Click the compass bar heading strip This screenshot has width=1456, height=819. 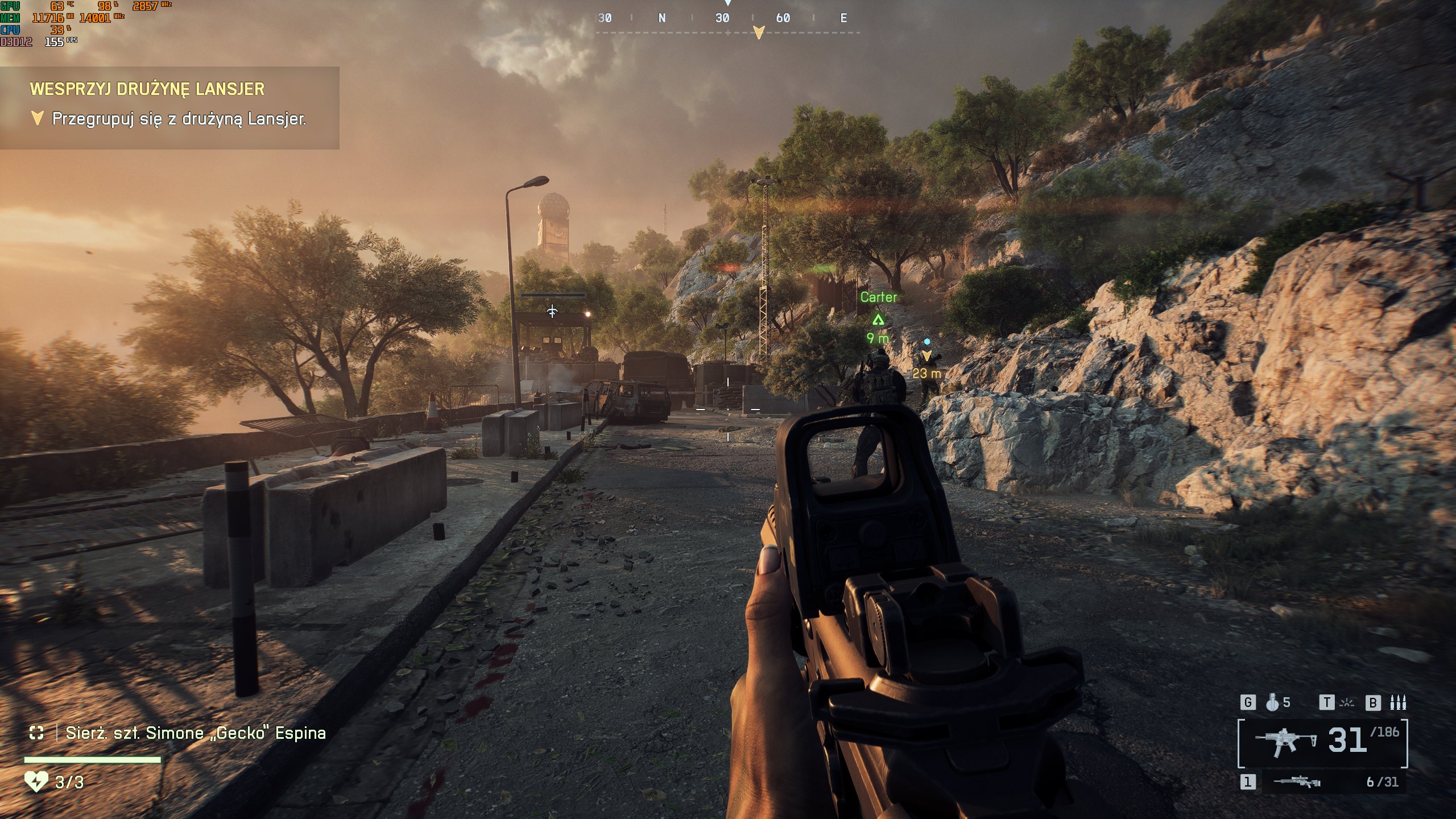tap(727, 19)
